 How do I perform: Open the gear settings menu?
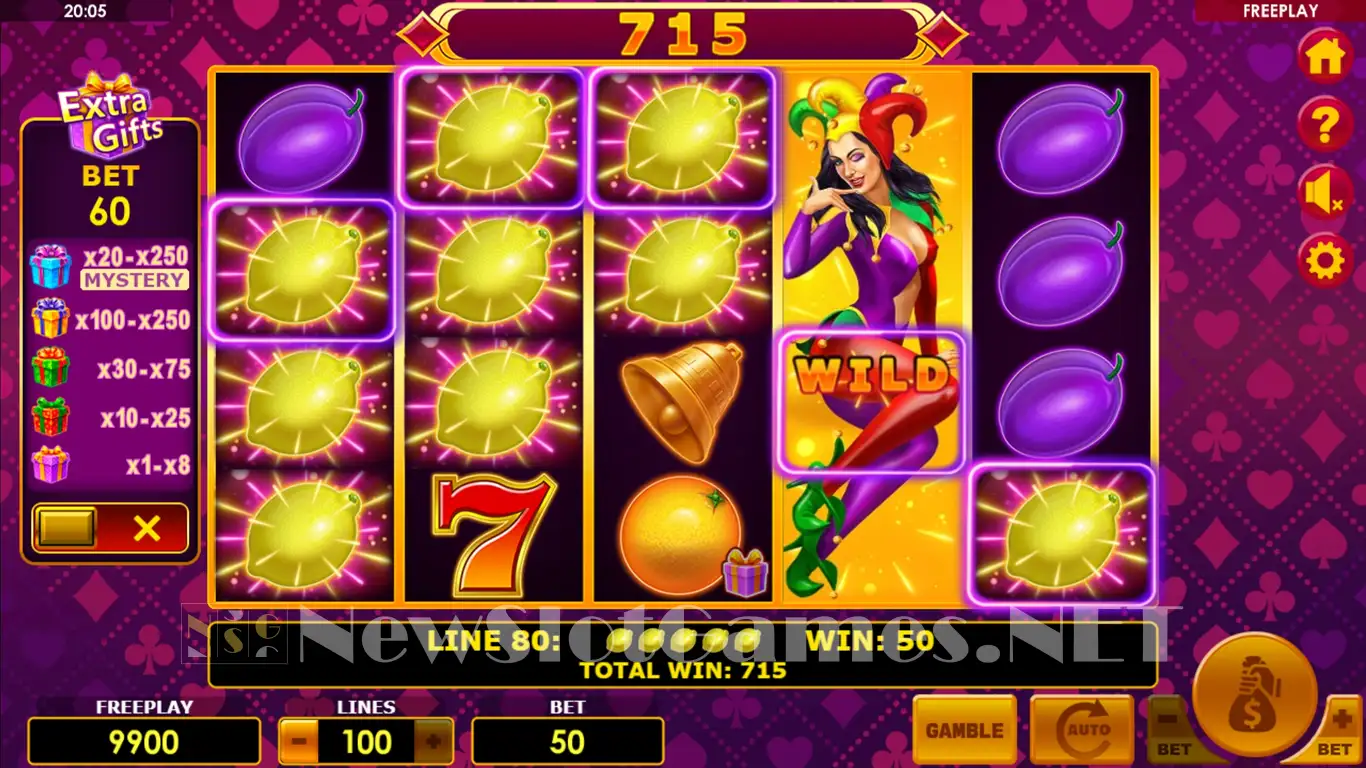[x=1325, y=261]
